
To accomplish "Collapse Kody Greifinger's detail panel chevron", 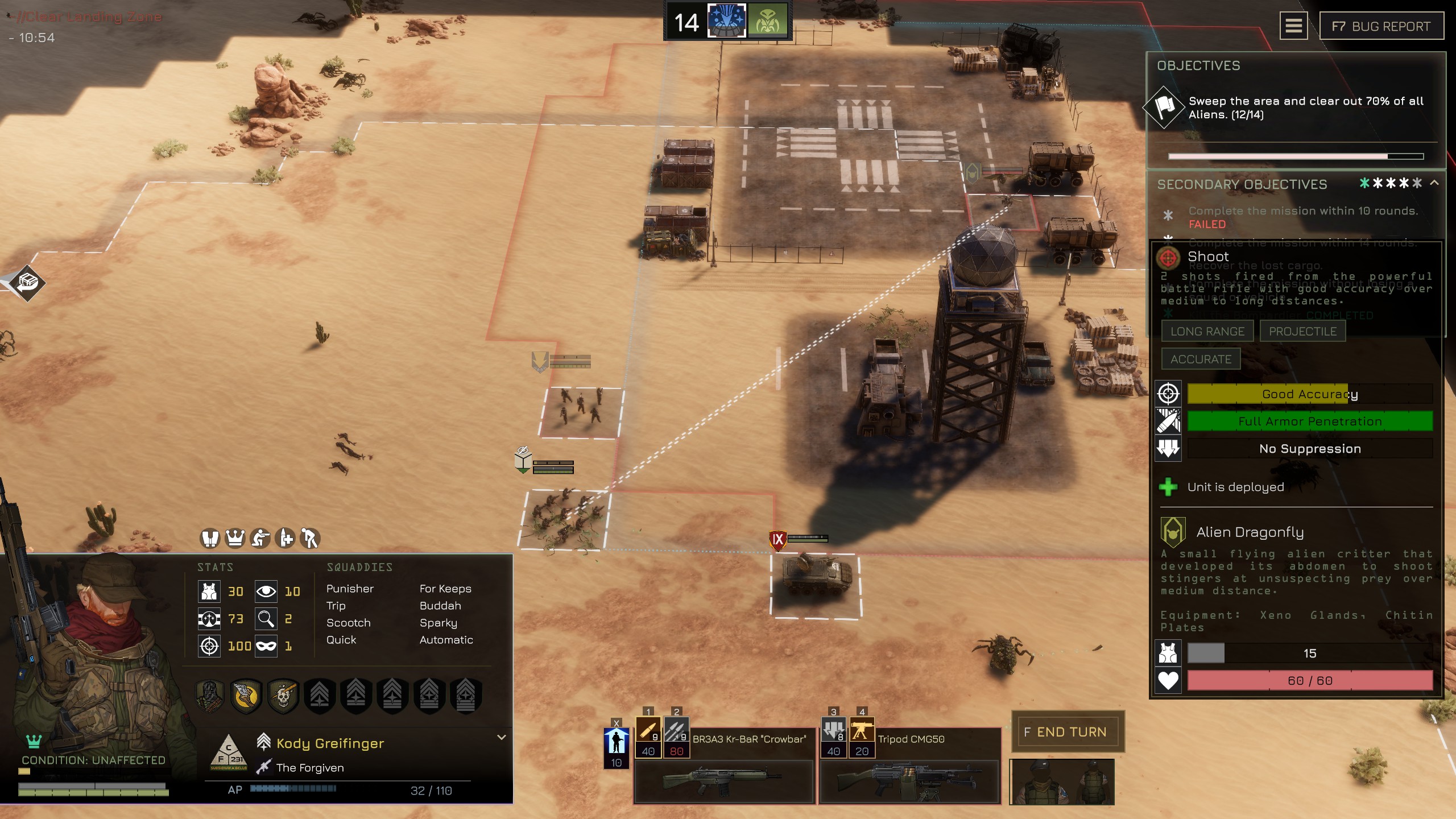I will (x=501, y=737).
